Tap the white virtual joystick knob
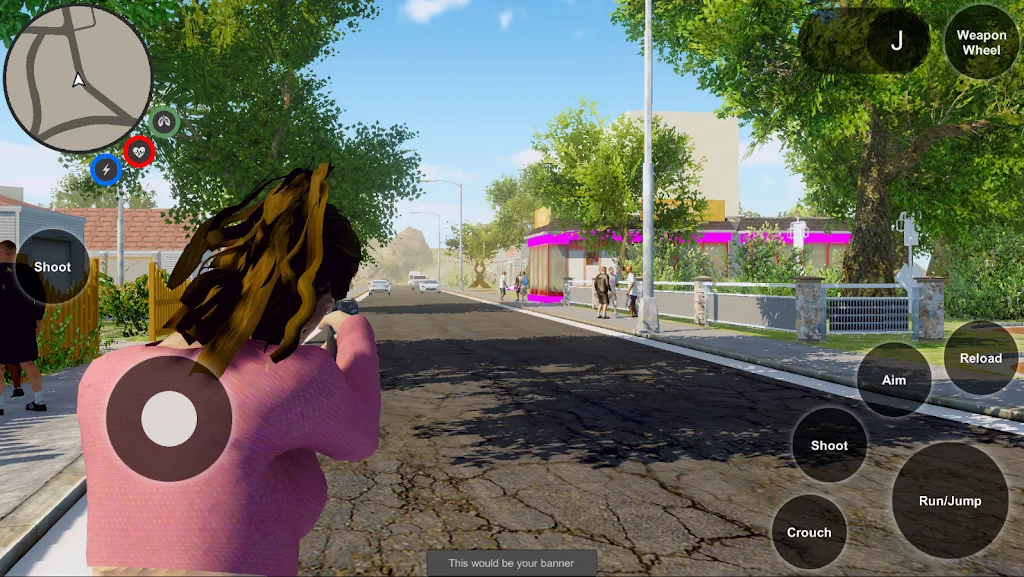The height and width of the screenshot is (577, 1024). pos(169,419)
